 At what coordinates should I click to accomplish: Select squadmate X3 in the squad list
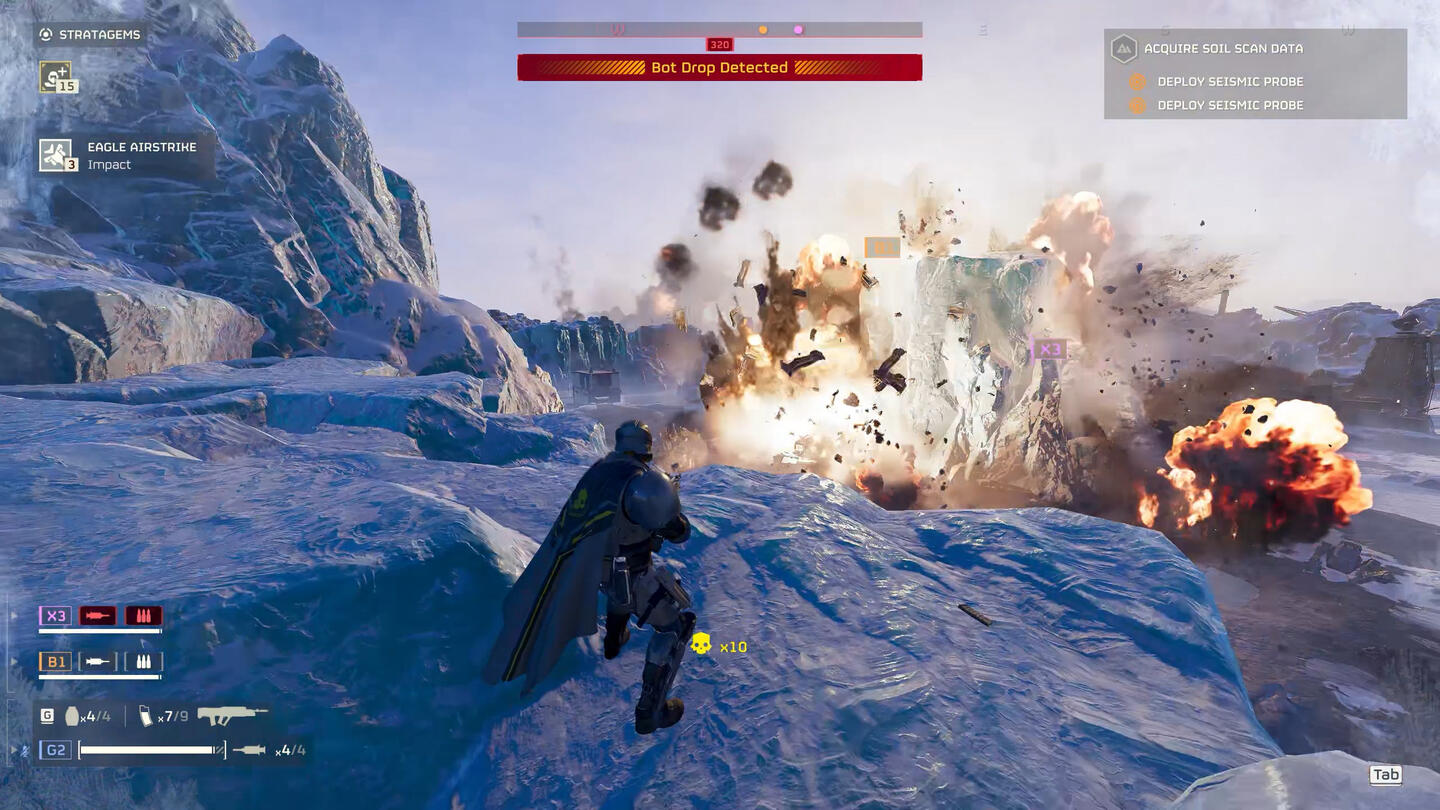[54, 616]
